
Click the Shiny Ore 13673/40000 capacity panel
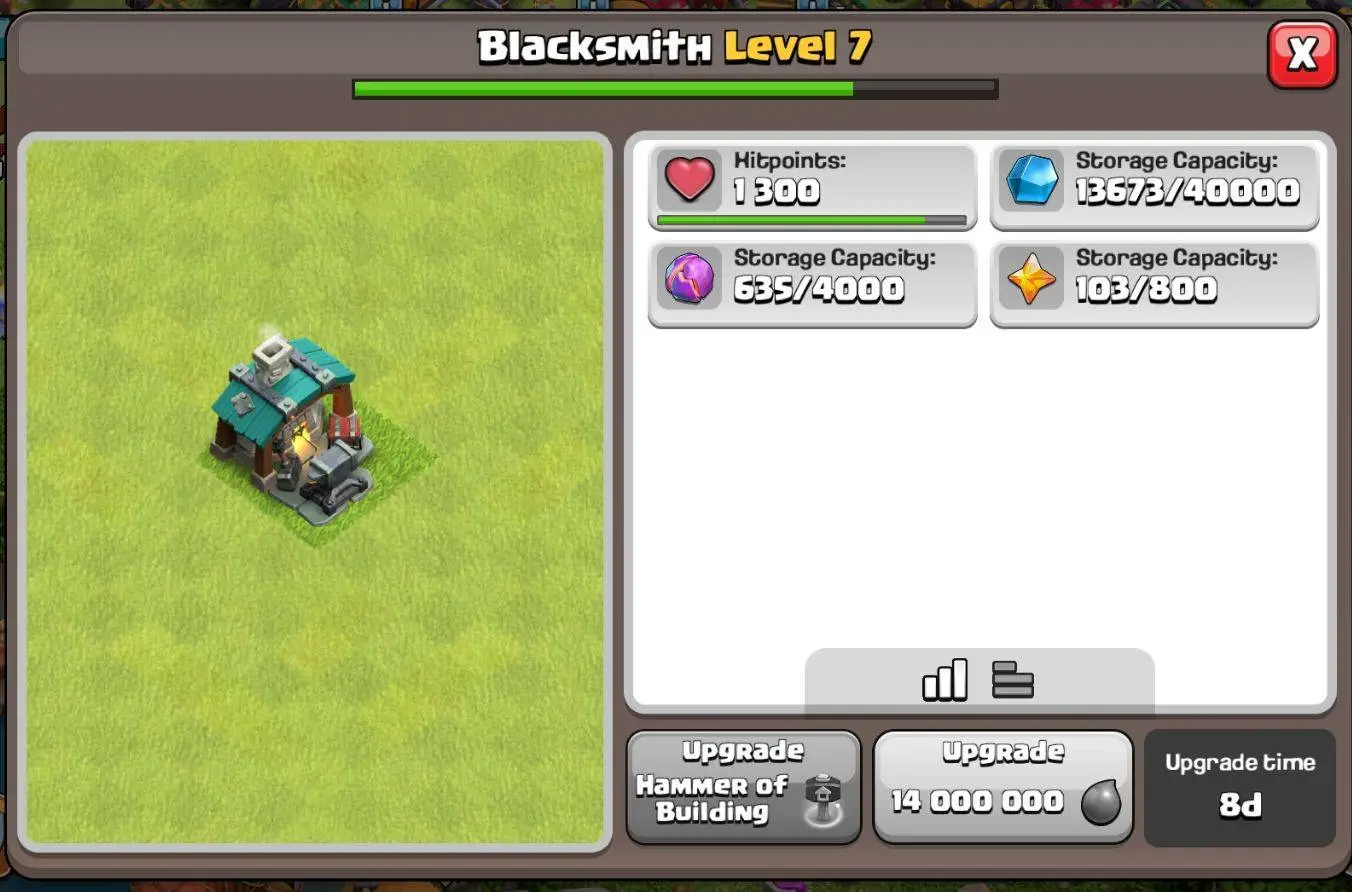click(x=1155, y=184)
